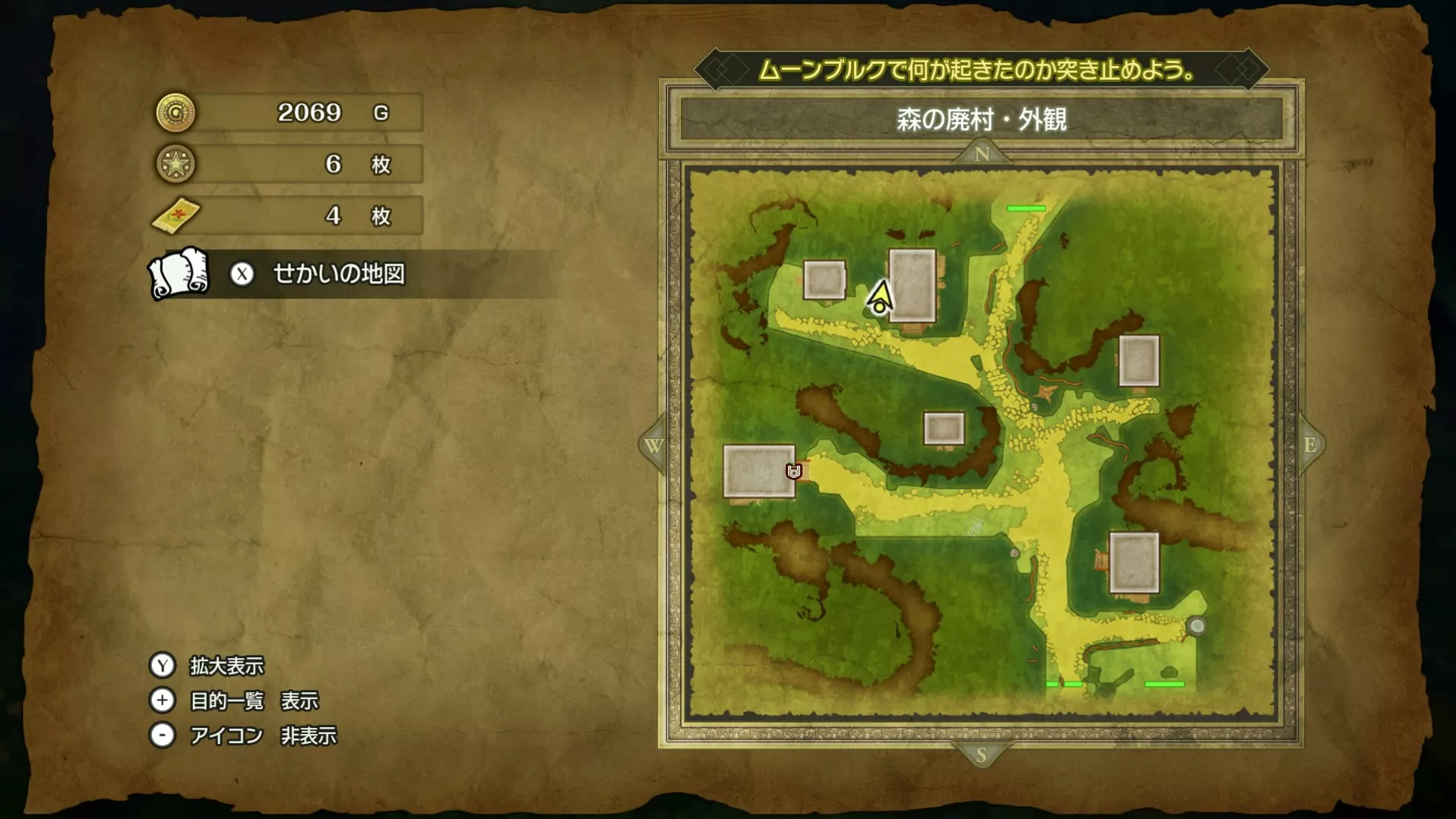This screenshot has width=1456, height=819.
Task: Toggle アイコン 非表示 to hide map icons
Action: tap(162, 735)
